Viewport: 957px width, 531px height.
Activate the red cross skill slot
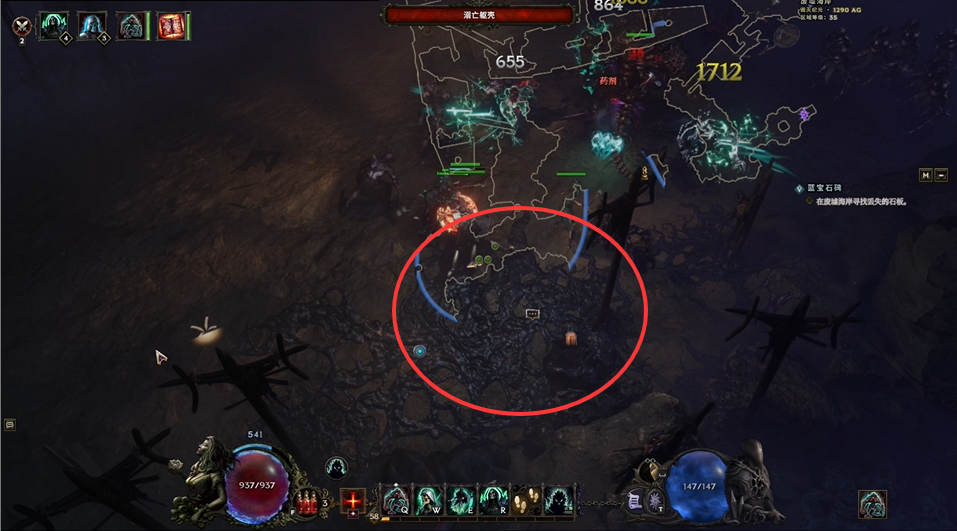pos(352,499)
